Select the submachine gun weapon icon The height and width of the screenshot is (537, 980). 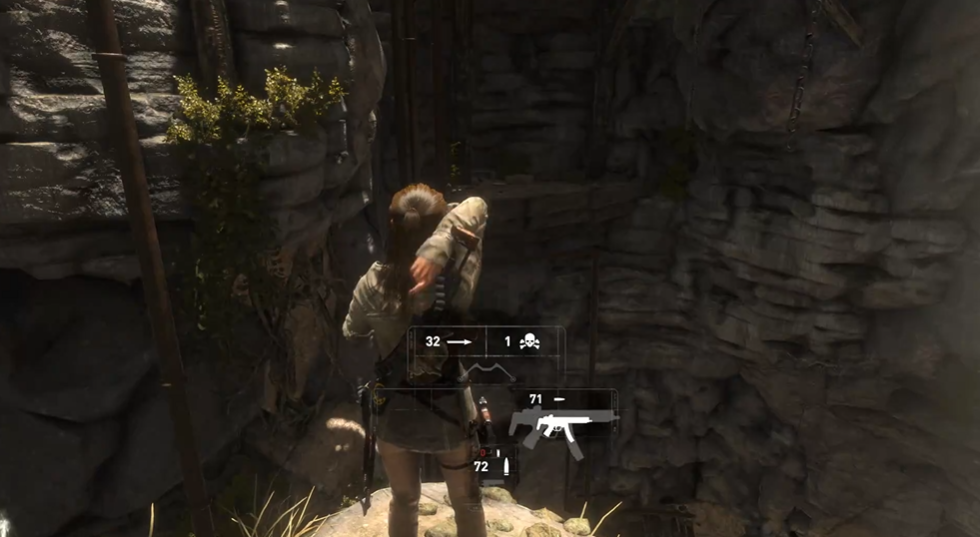562,426
